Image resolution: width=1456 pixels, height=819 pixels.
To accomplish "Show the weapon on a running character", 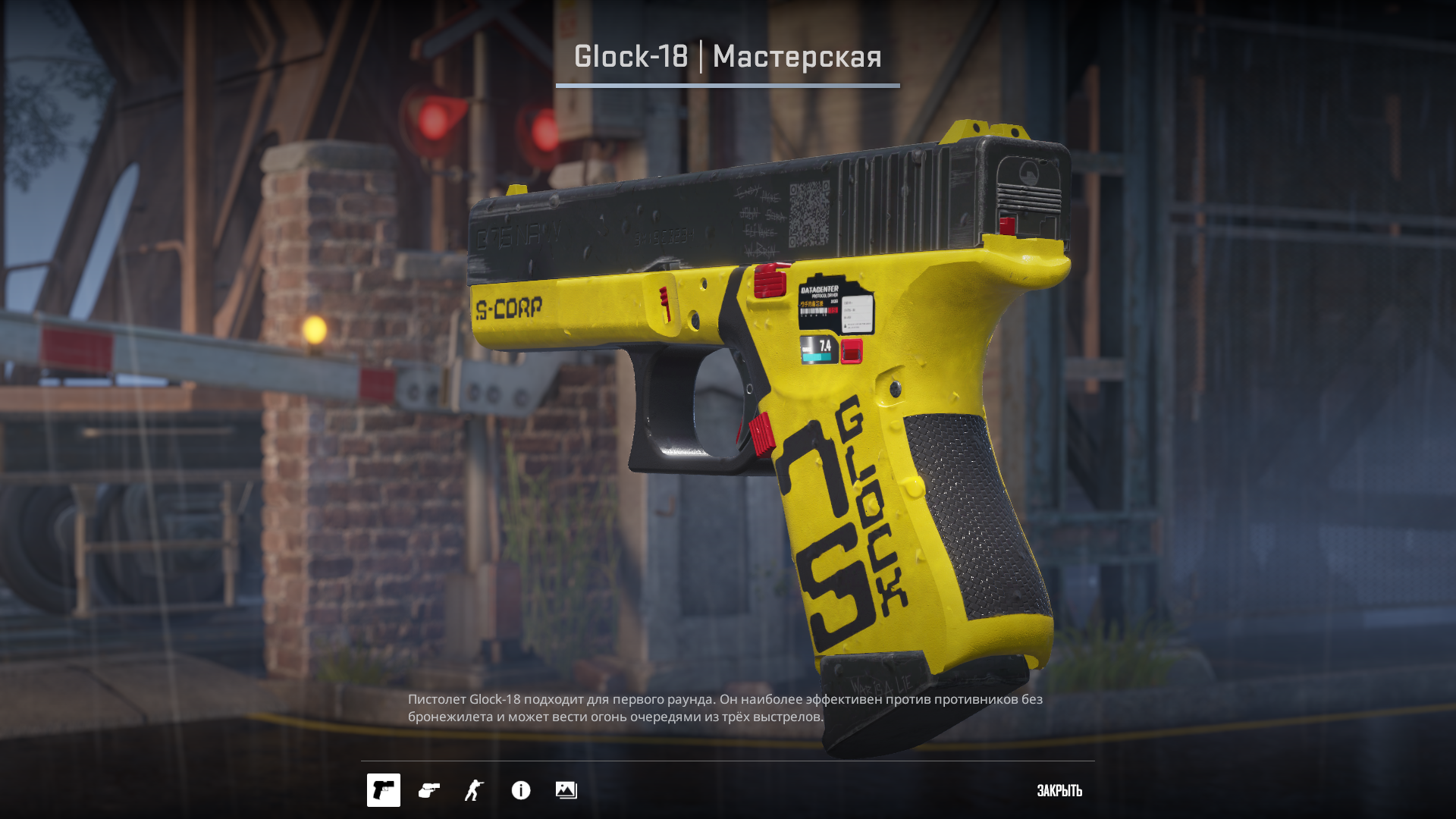I will click(475, 790).
